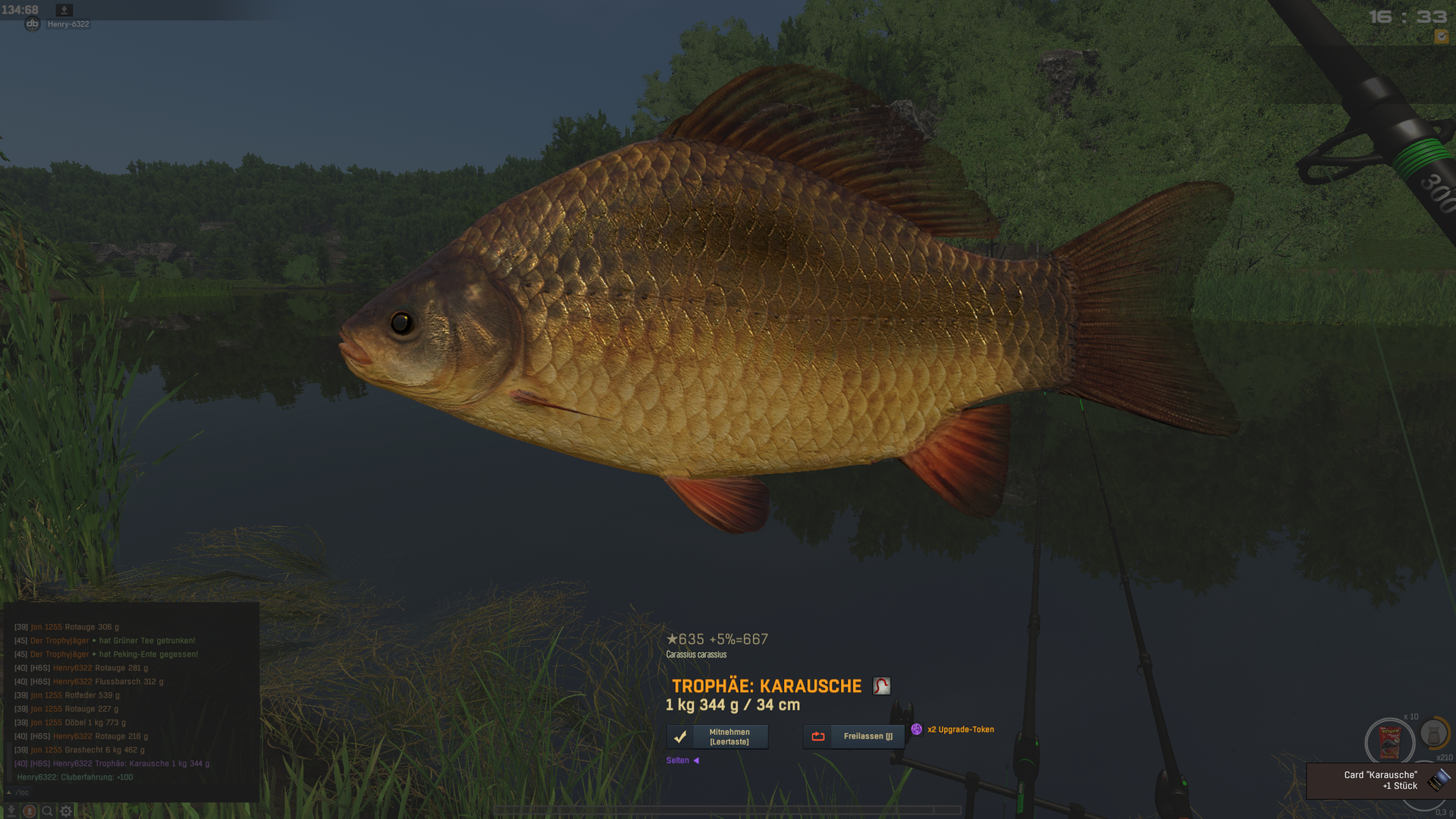Select the red groundbait bag slot

pyautogui.click(x=1389, y=742)
